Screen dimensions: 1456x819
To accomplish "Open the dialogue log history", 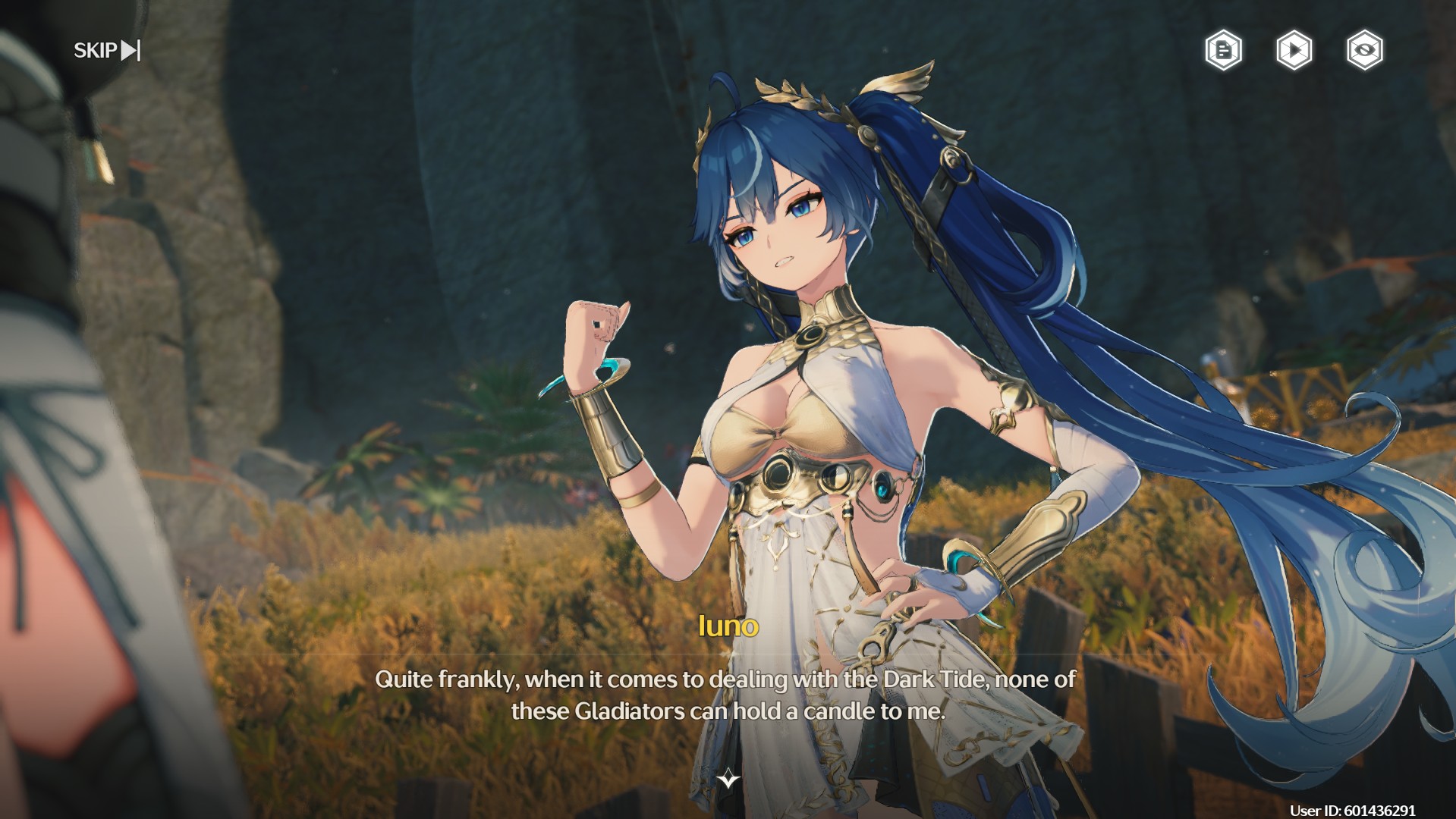I will pos(1223,51).
